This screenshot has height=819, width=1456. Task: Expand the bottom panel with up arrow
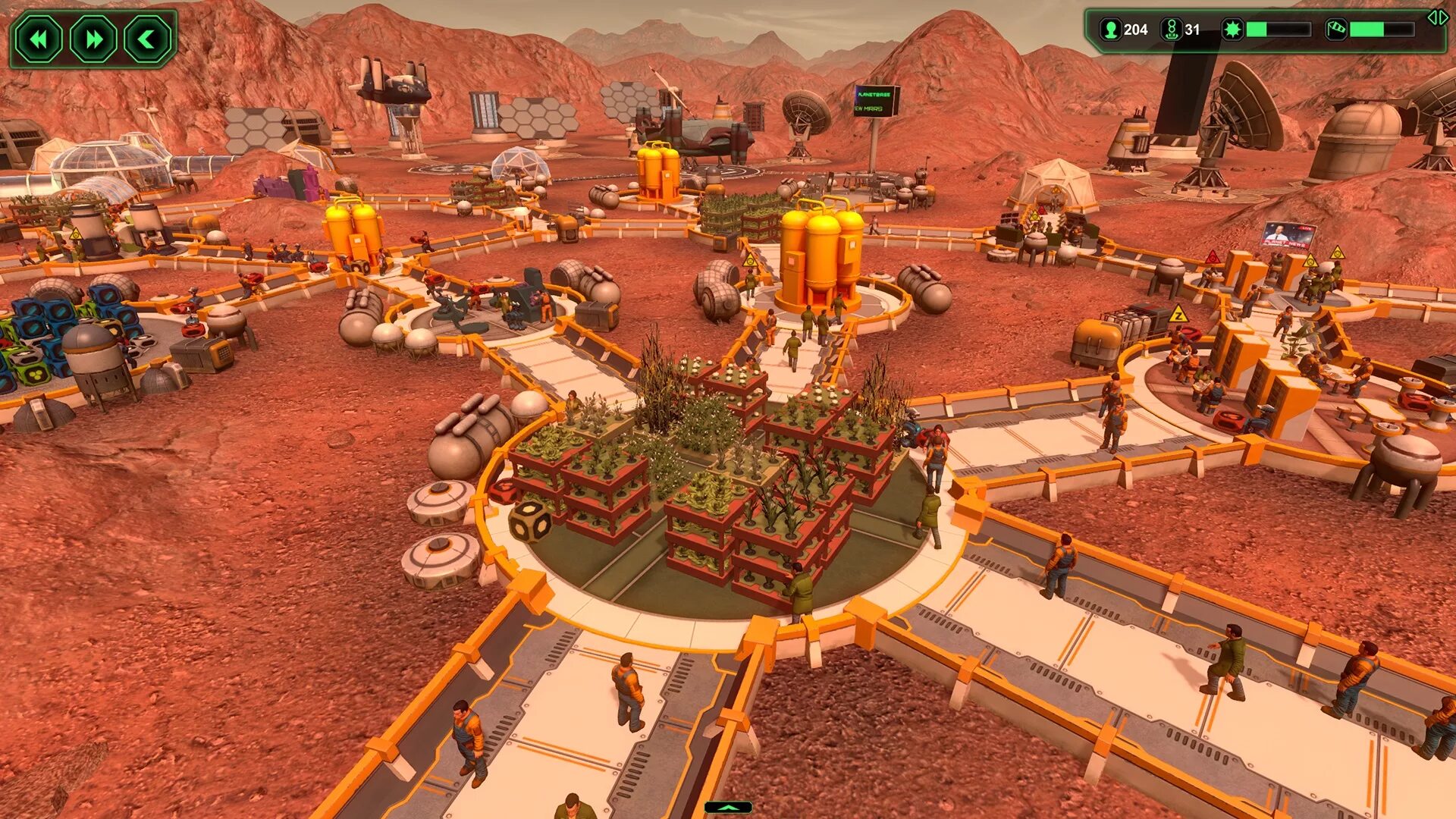(x=728, y=808)
